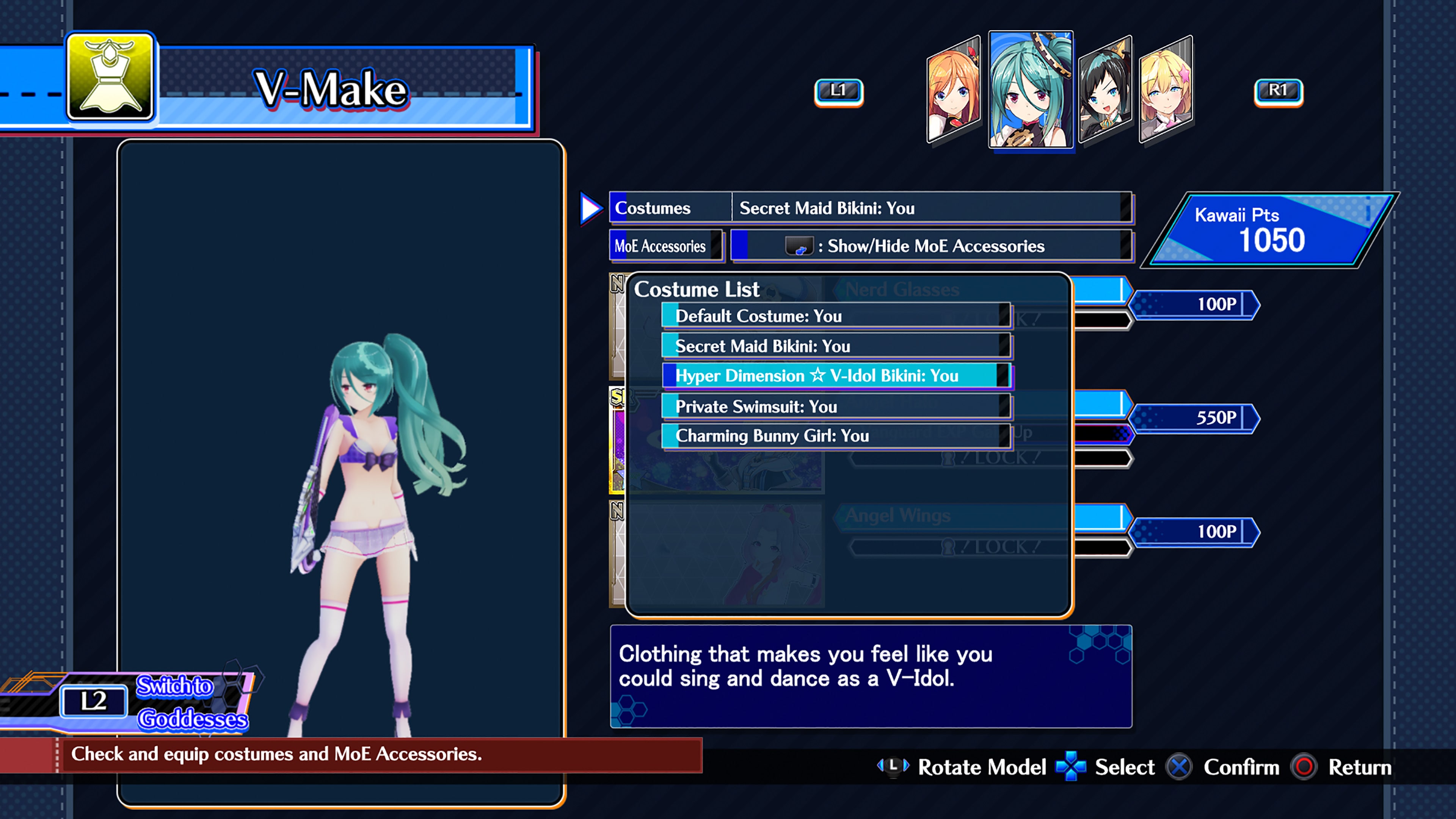Expand the Costume List panel
Viewport: 1456px width, 819px height.
[x=697, y=289]
